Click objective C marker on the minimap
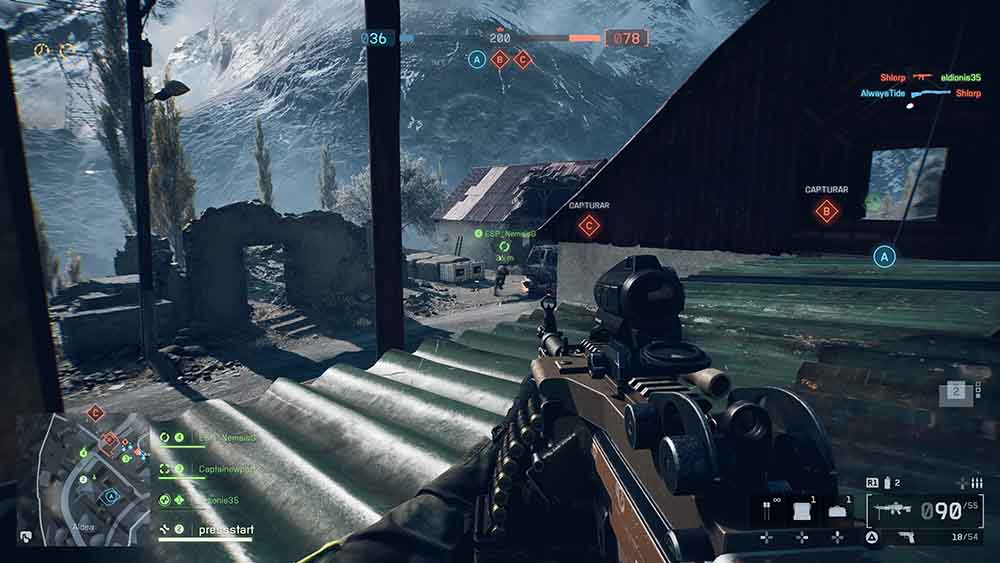The image size is (1000, 563). 95,412
